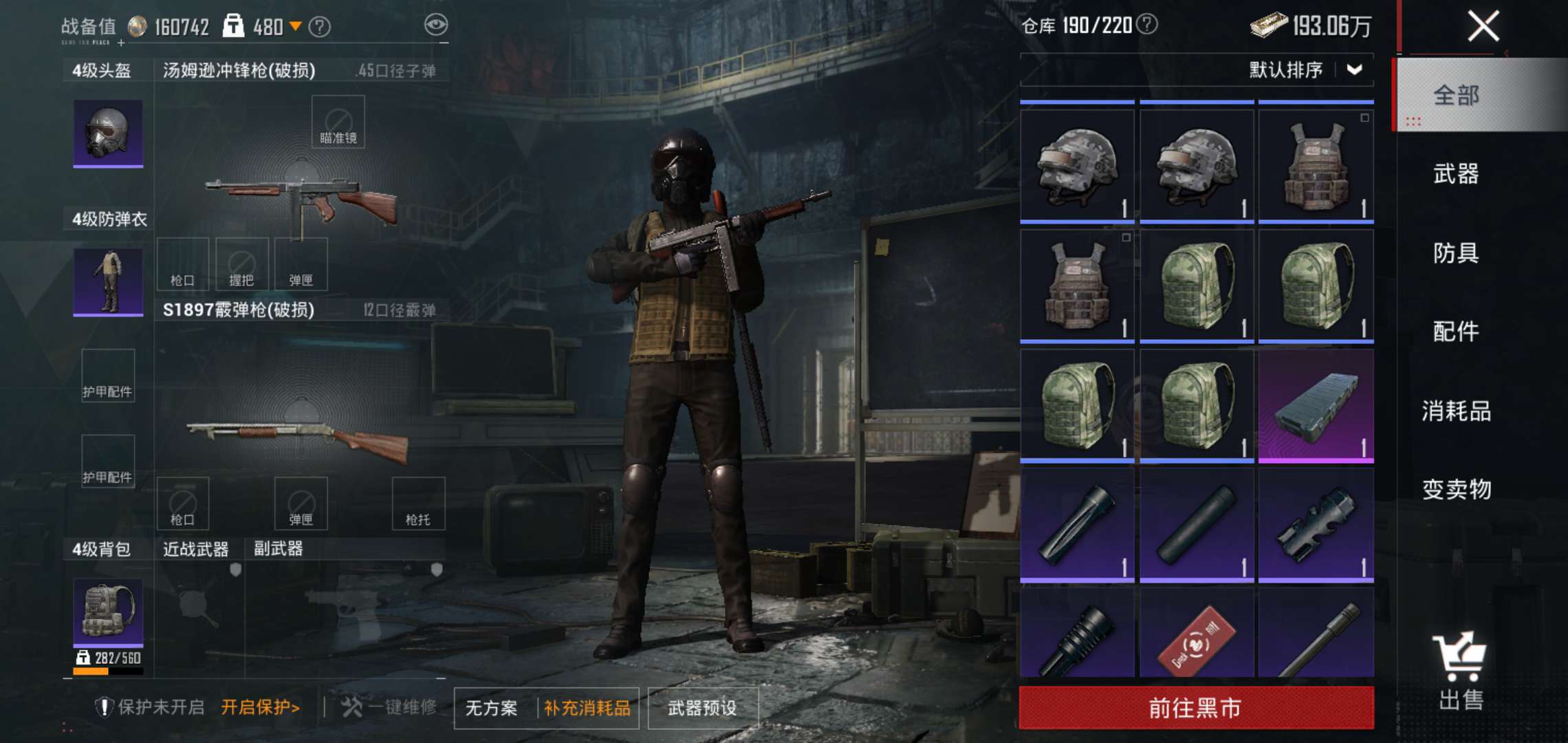Select the equipped level 4 helmet slot
Viewport: 1568px width, 743px height.
108,133
